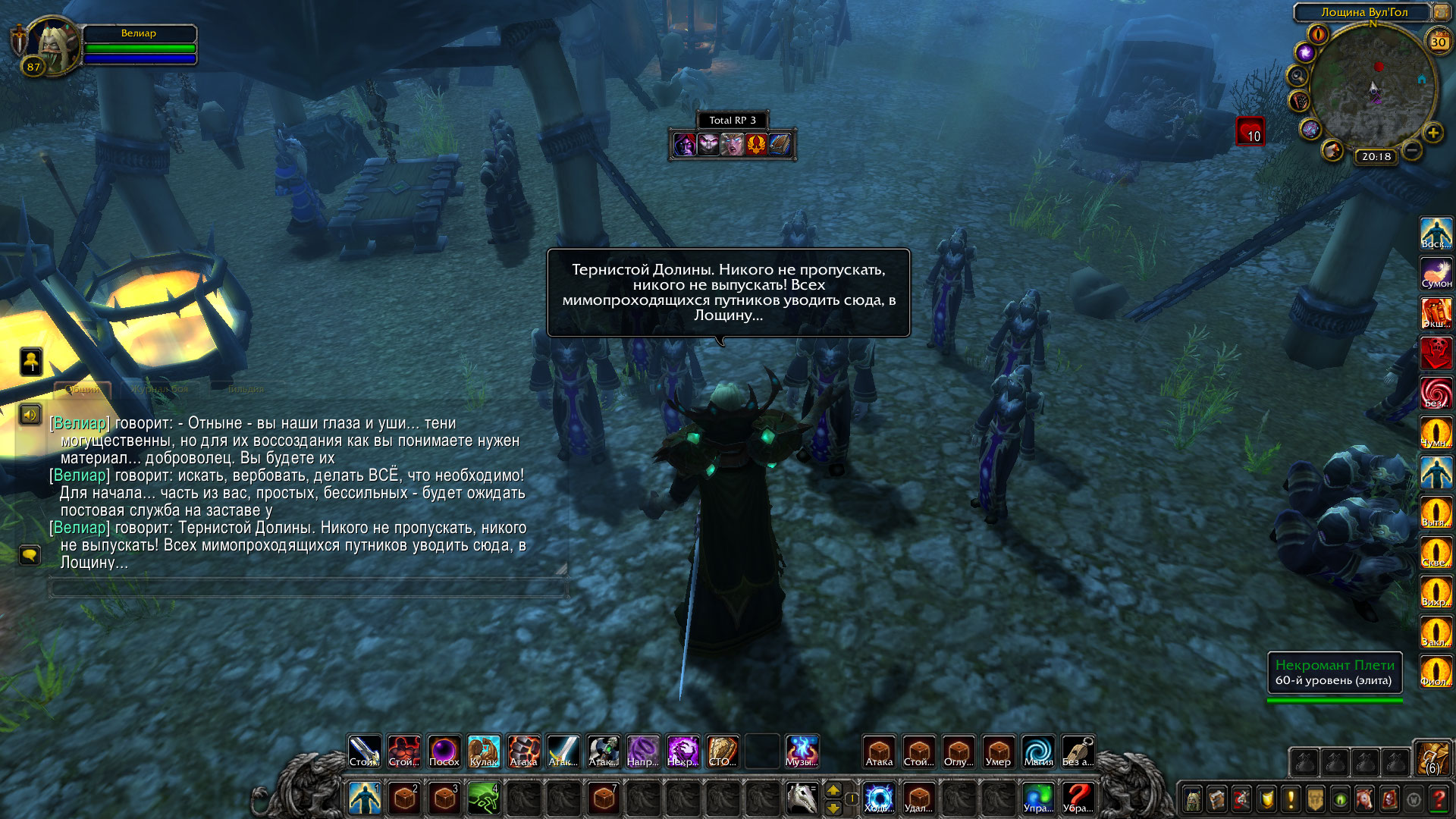Zoom in the minimap with the plus button
This screenshot has height=819, width=1456.
[1432, 133]
